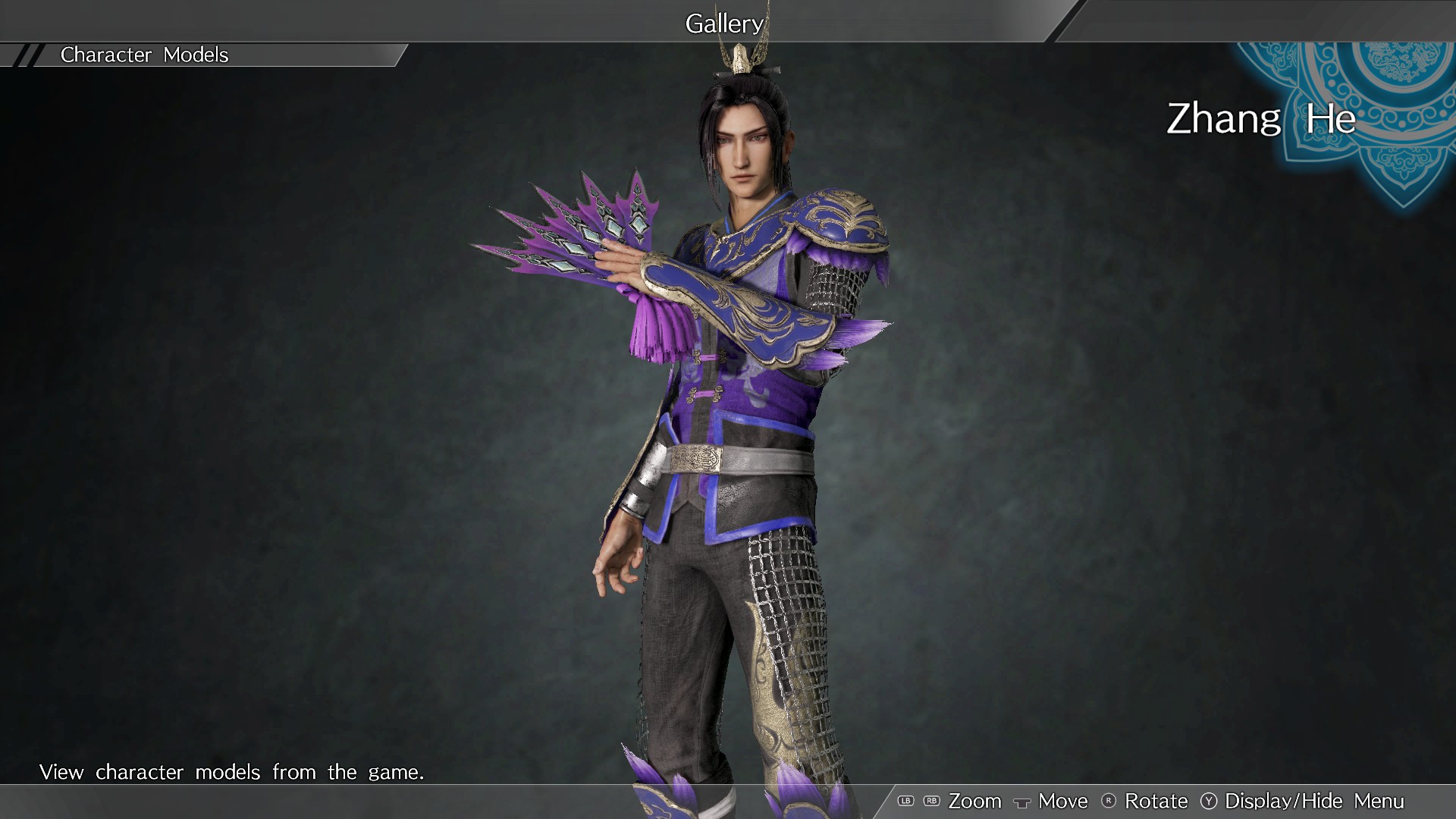Click the LB button prompt icon

pyautogui.click(x=905, y=801)
